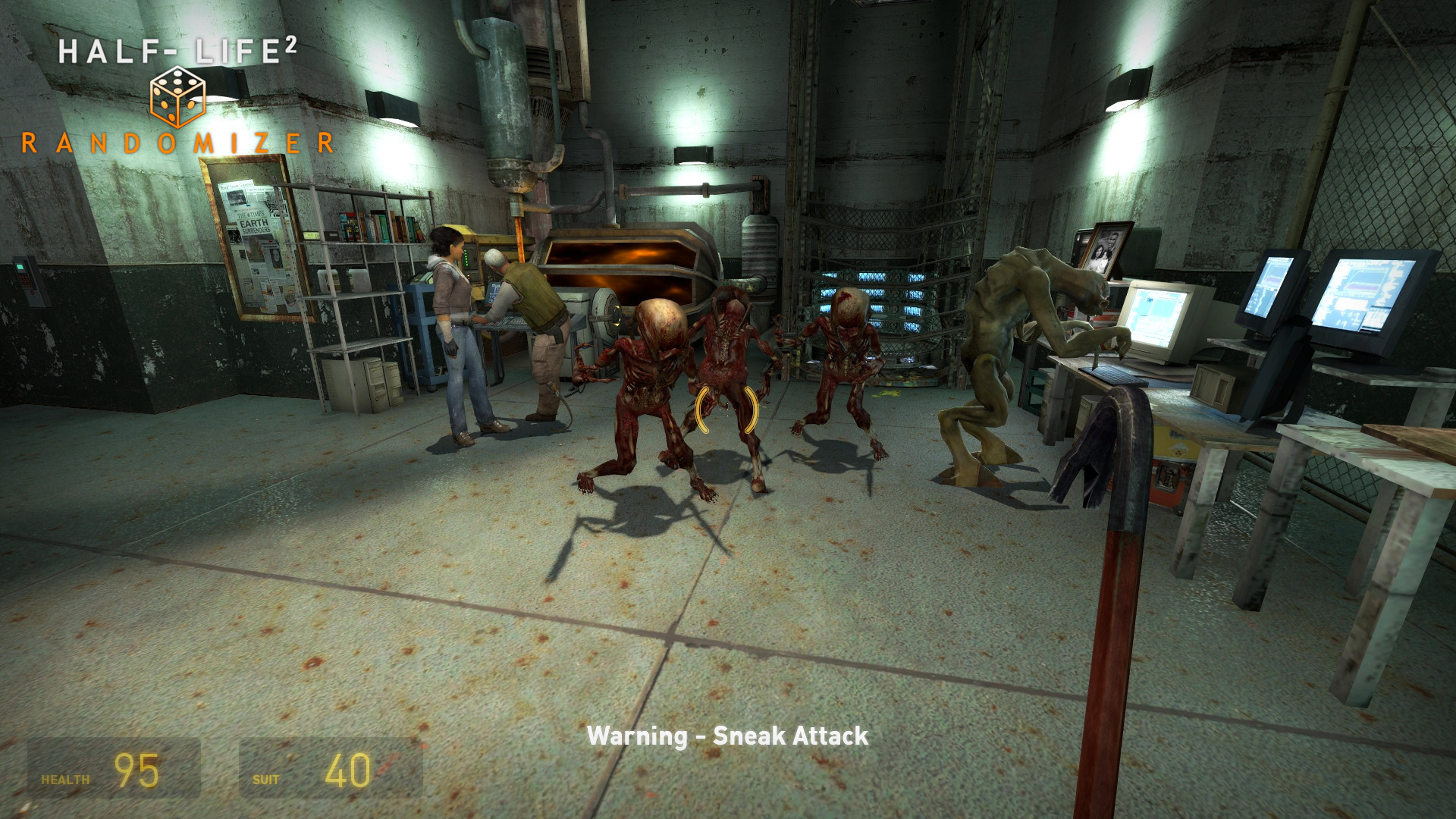Screen dimensions: 1456x819
Task: Click the Half-Life 2 Randomizer dice icon
Action: coord(176,95)
